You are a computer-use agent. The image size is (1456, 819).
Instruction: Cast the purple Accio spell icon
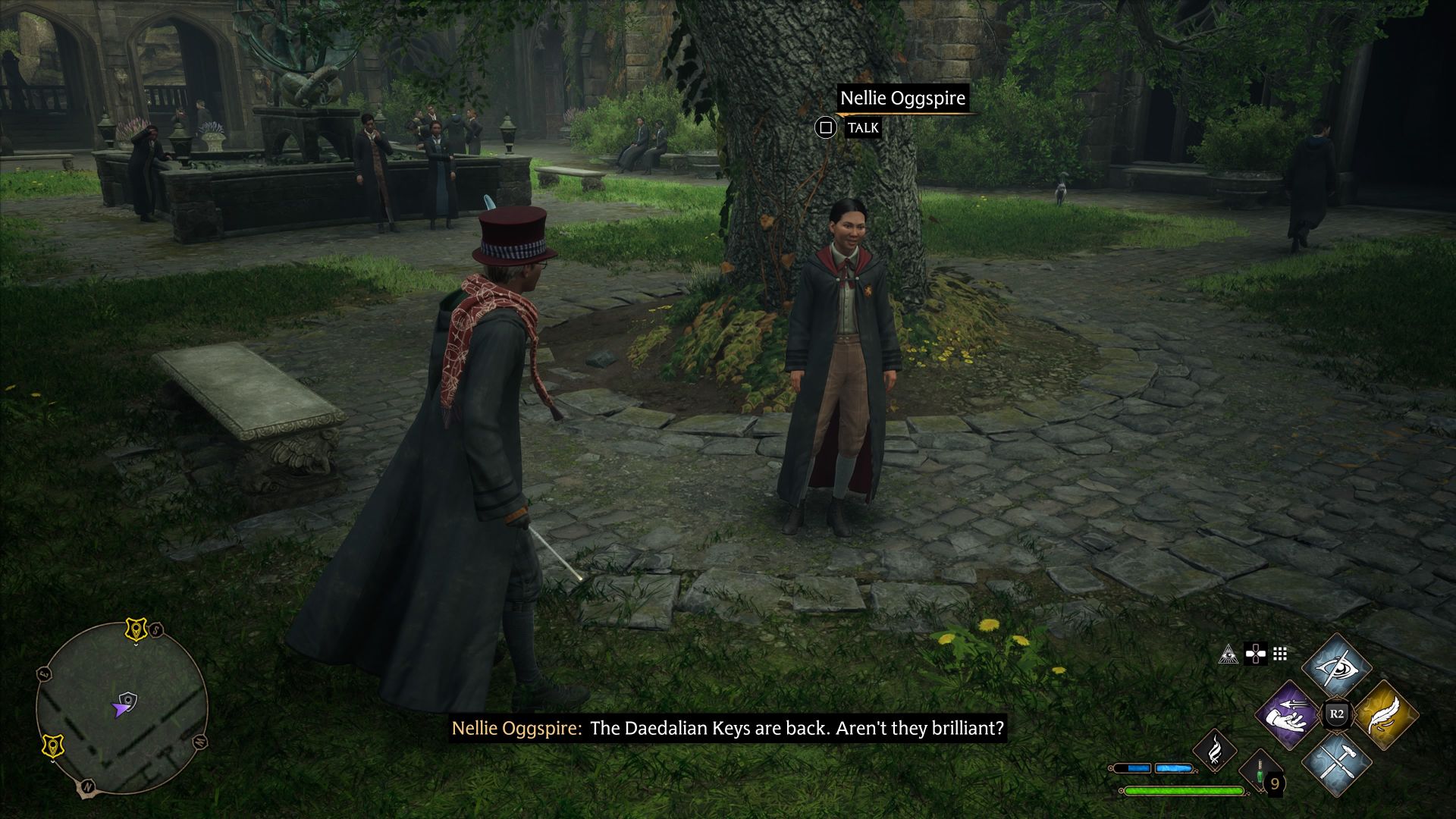point(1288,714)
